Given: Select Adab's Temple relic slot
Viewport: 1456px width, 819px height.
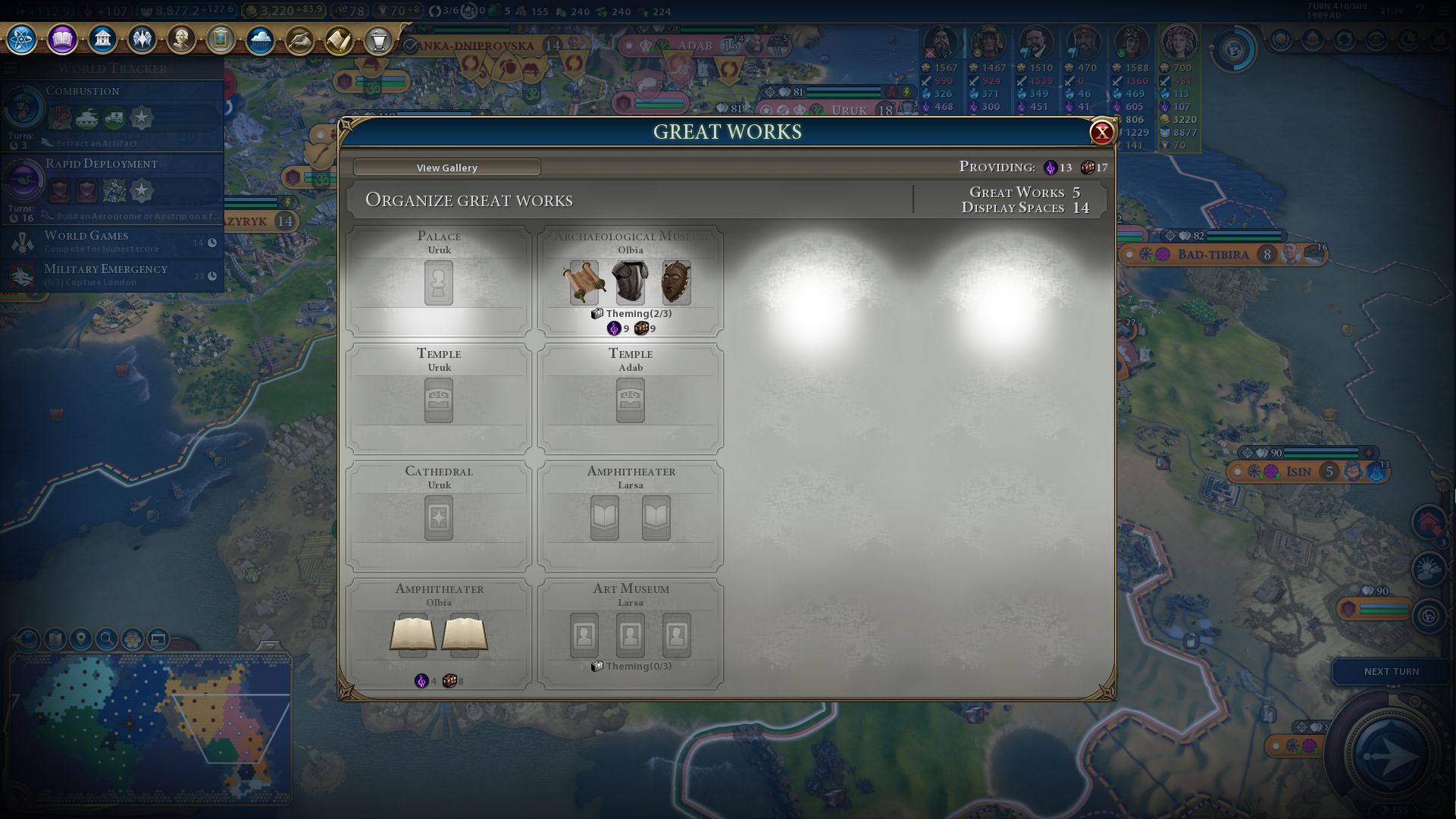Looking at the screenshot, I should pyautogui.click(x=630, y=400).
